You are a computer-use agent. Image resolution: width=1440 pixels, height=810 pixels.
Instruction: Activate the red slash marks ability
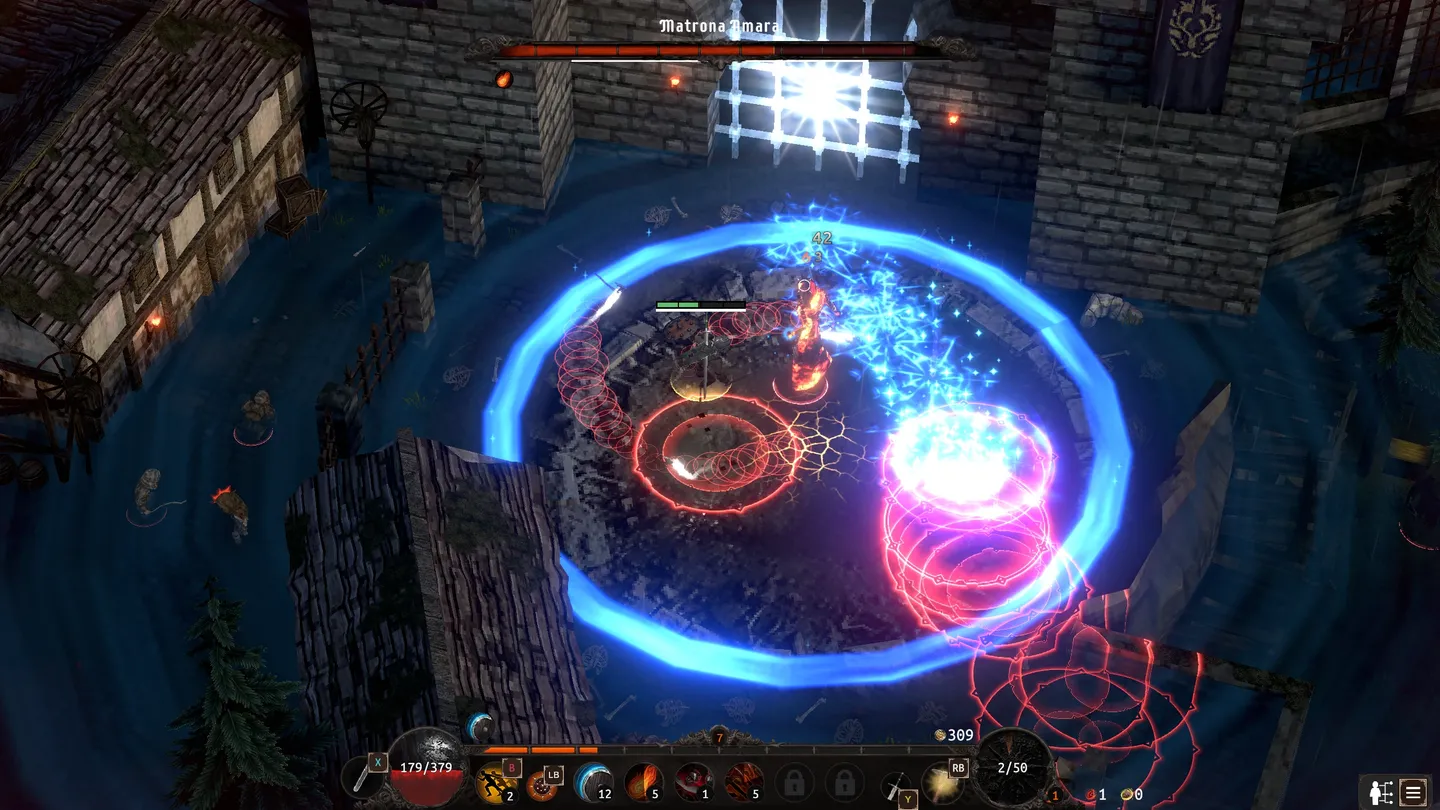coord(743,781)
